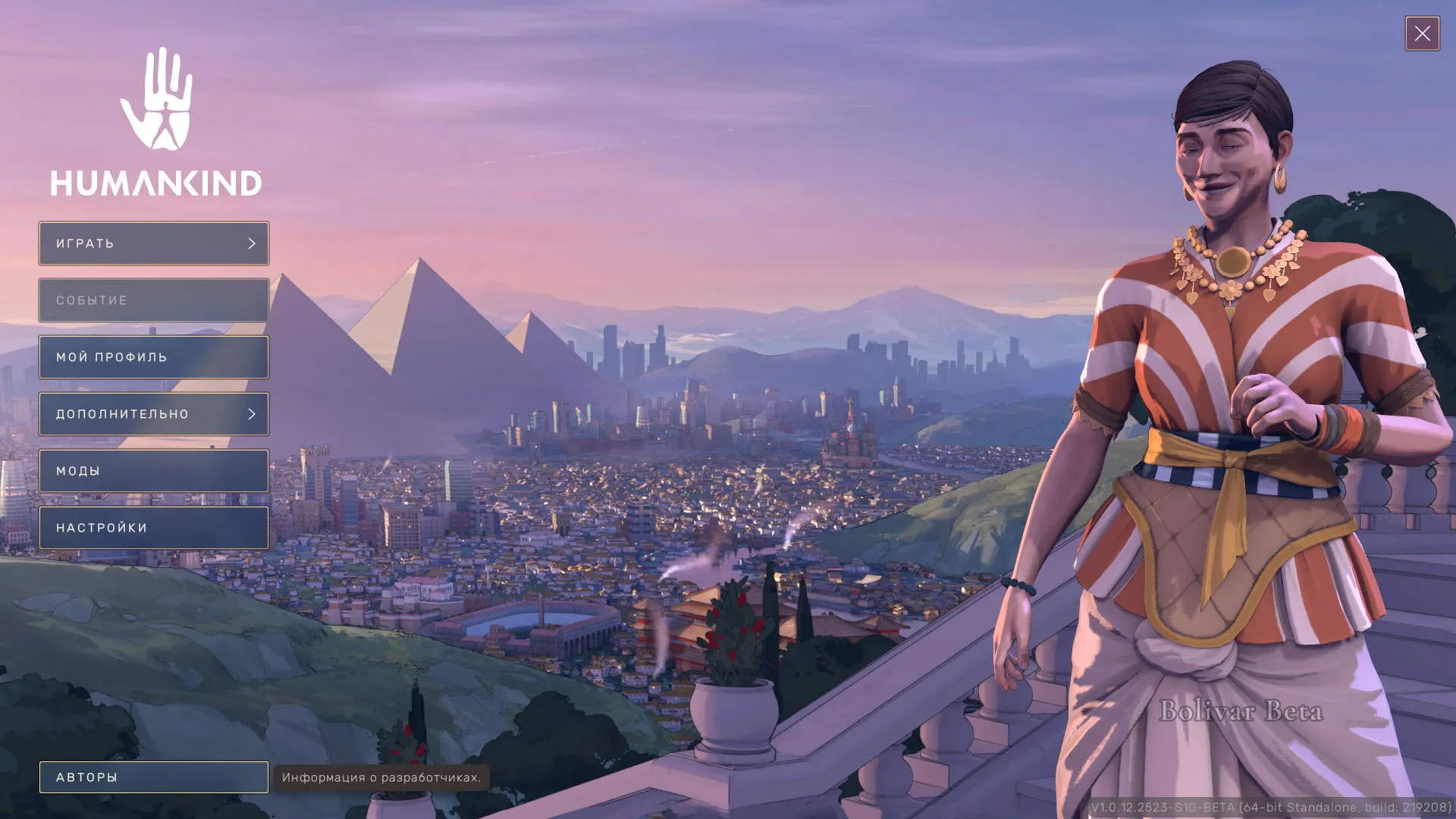Close the game with the X button
Screen dimensions: 1456x819
(1422, 33)
